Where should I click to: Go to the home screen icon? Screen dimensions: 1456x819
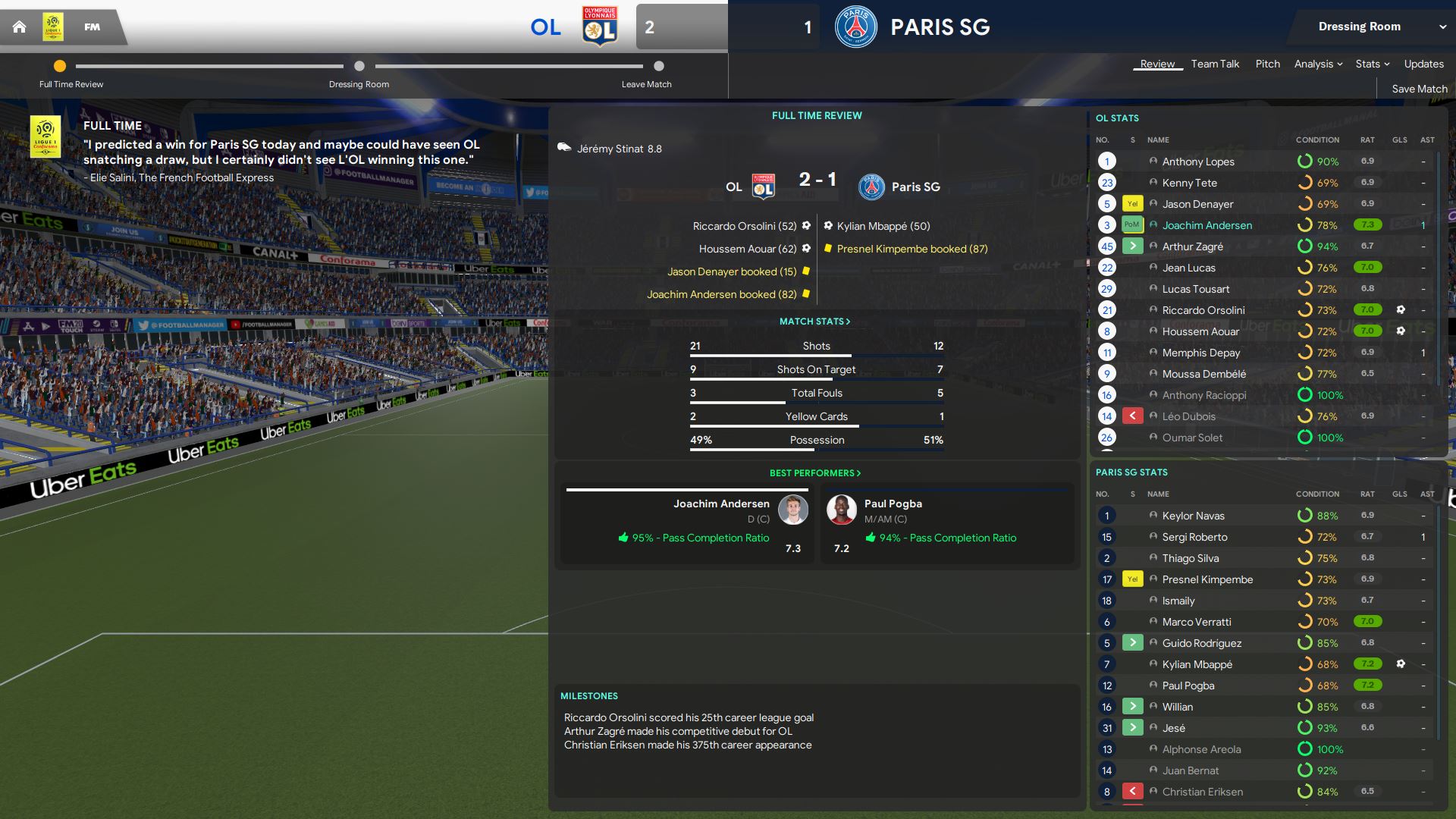tap(20, 27)
